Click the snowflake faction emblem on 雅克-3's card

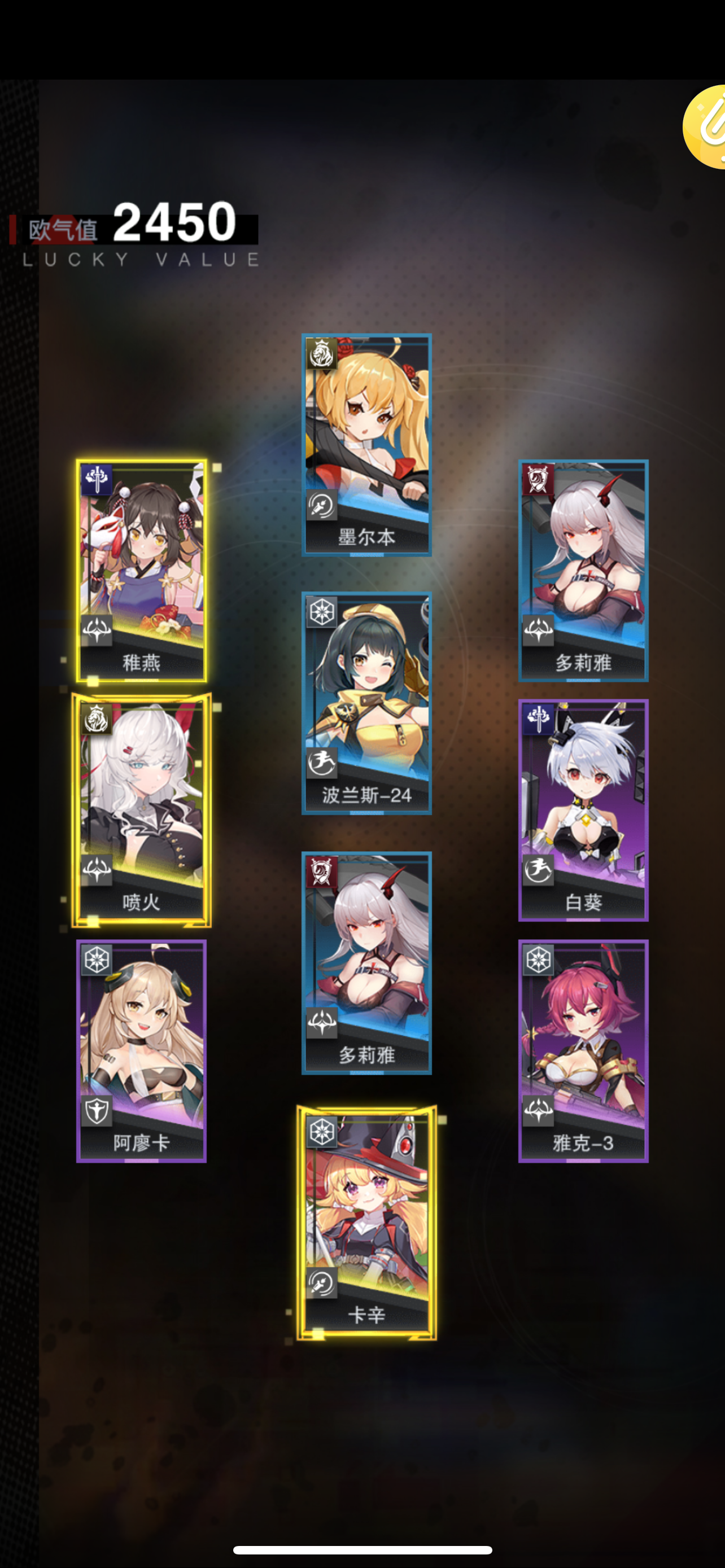pos(539,960)
